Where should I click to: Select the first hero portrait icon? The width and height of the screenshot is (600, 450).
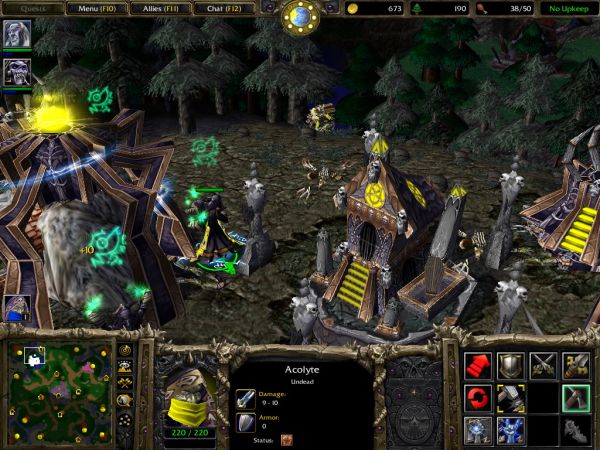(17, 35)
